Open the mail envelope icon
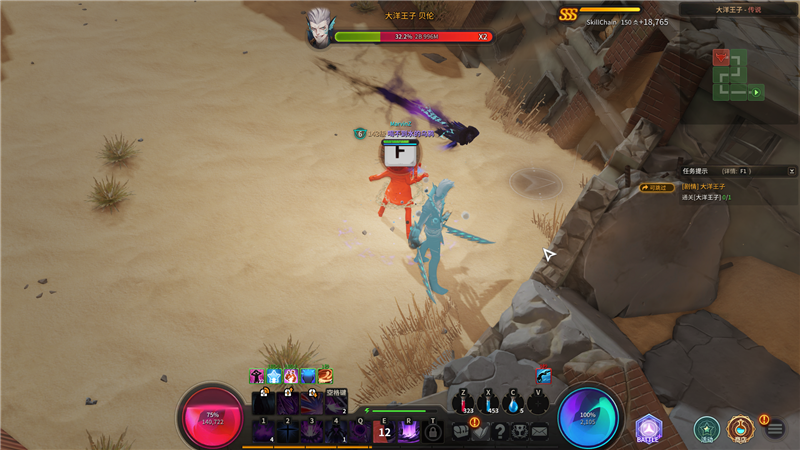This screenshot has width=800, height=450. (x=540, y=432)
